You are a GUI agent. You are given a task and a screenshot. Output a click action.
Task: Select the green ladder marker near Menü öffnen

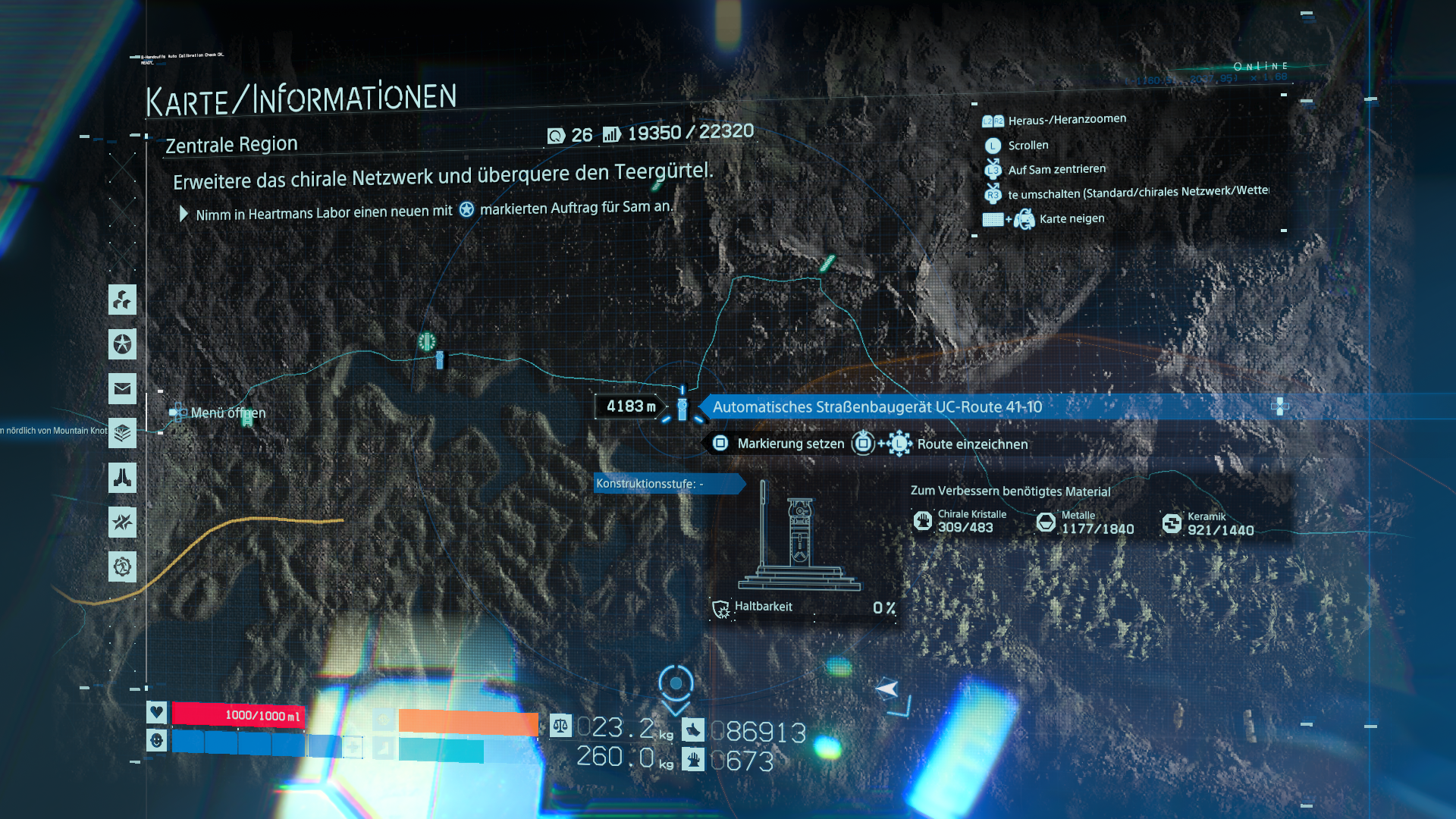pos(247,419)
